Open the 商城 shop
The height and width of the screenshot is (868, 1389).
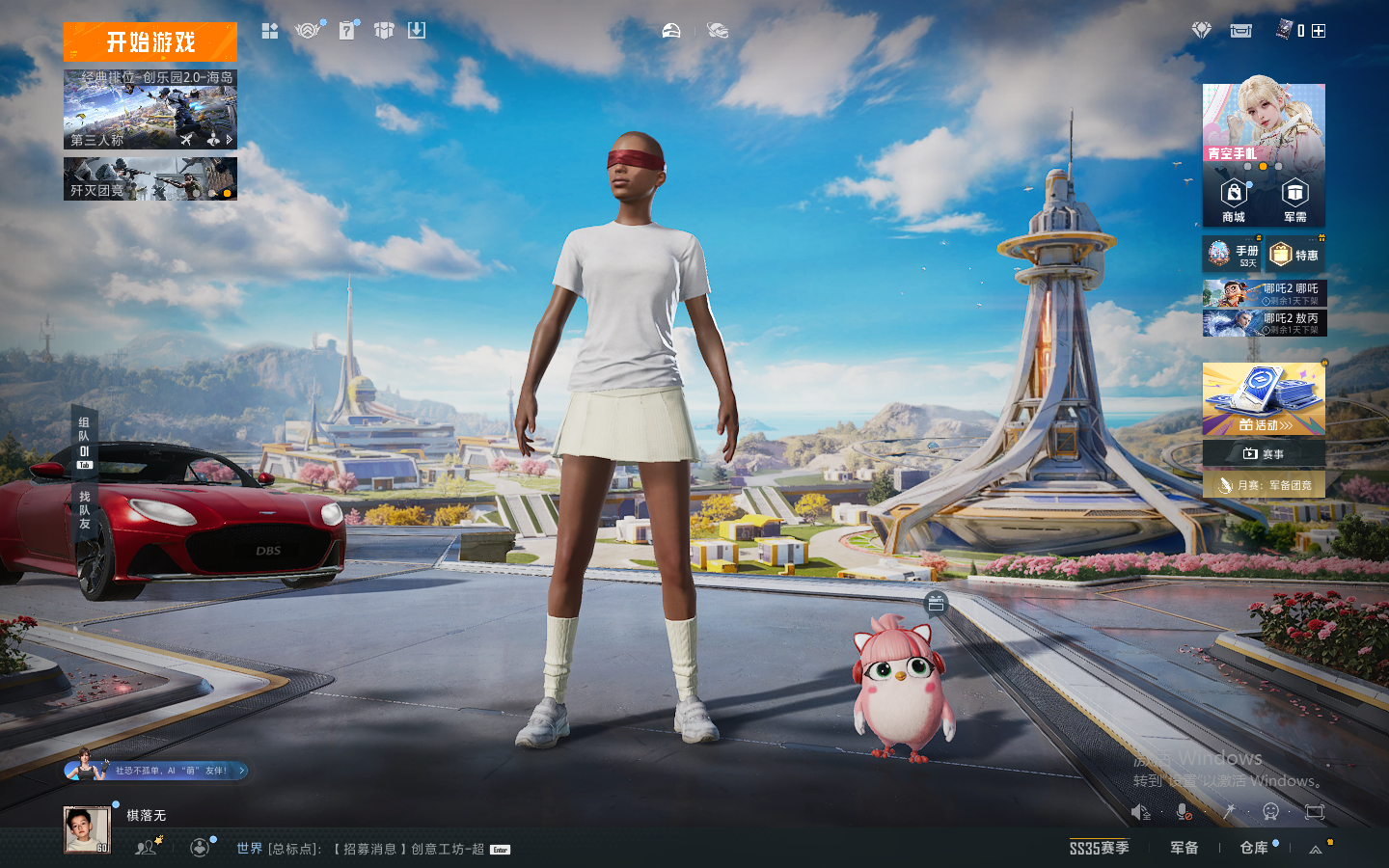1234,201
